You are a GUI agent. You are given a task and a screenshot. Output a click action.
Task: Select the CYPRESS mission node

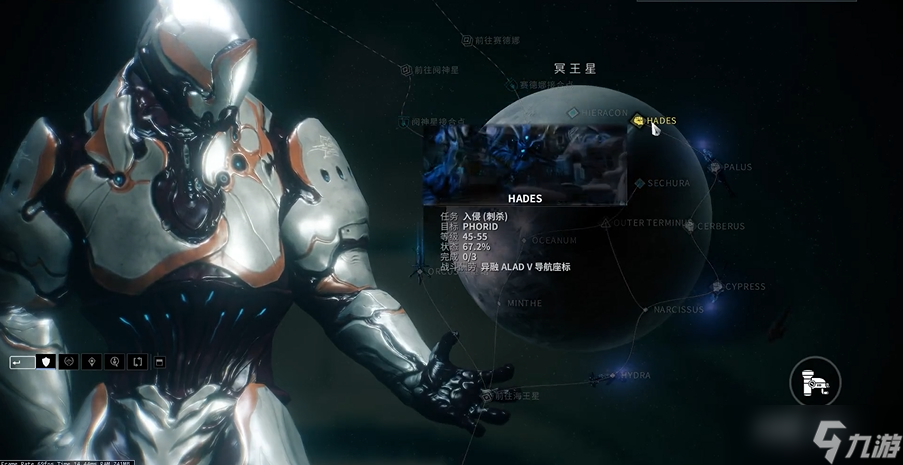click(x=717, y=287)
